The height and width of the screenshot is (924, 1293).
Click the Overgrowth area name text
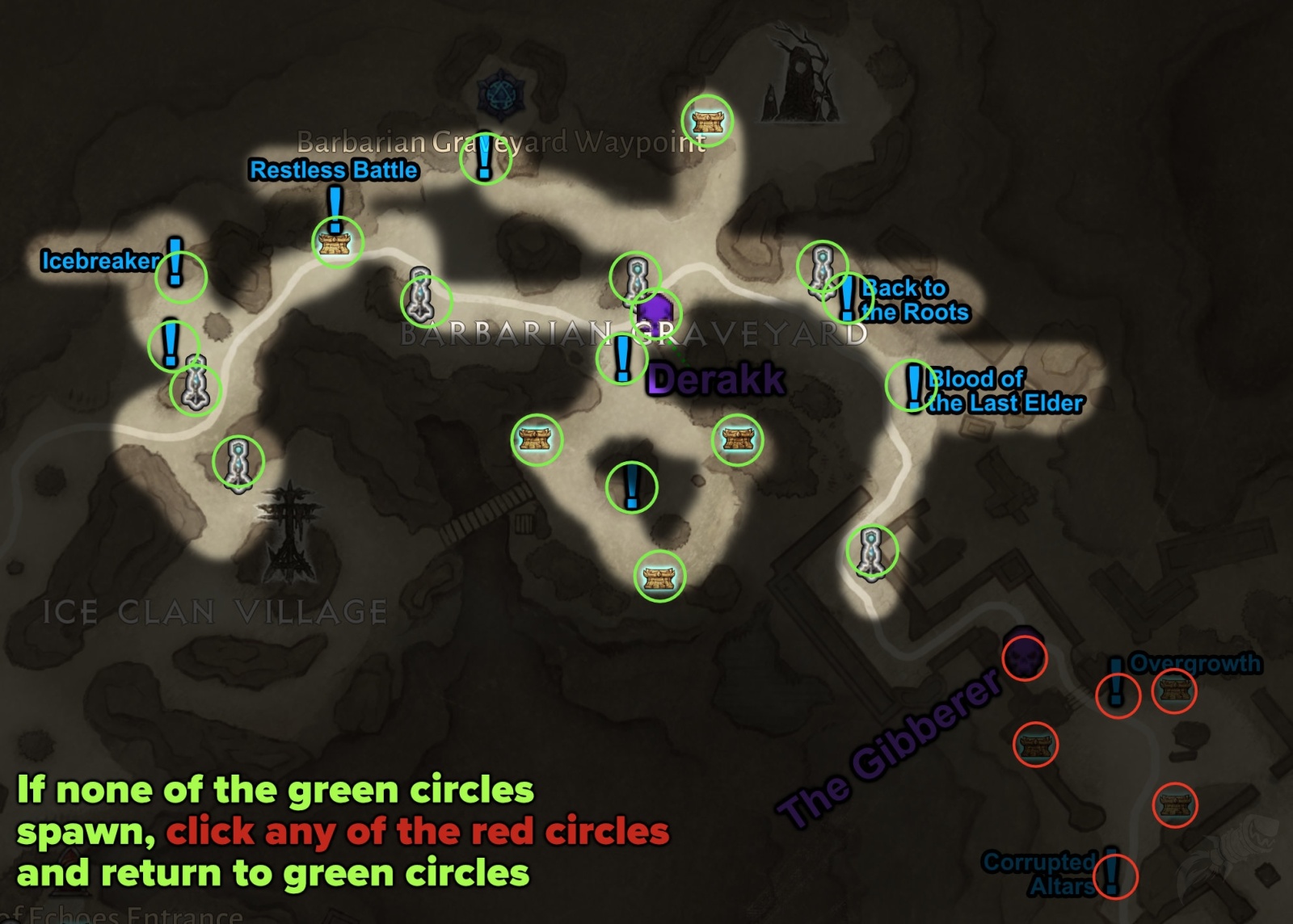click(x=1194, y=665)
